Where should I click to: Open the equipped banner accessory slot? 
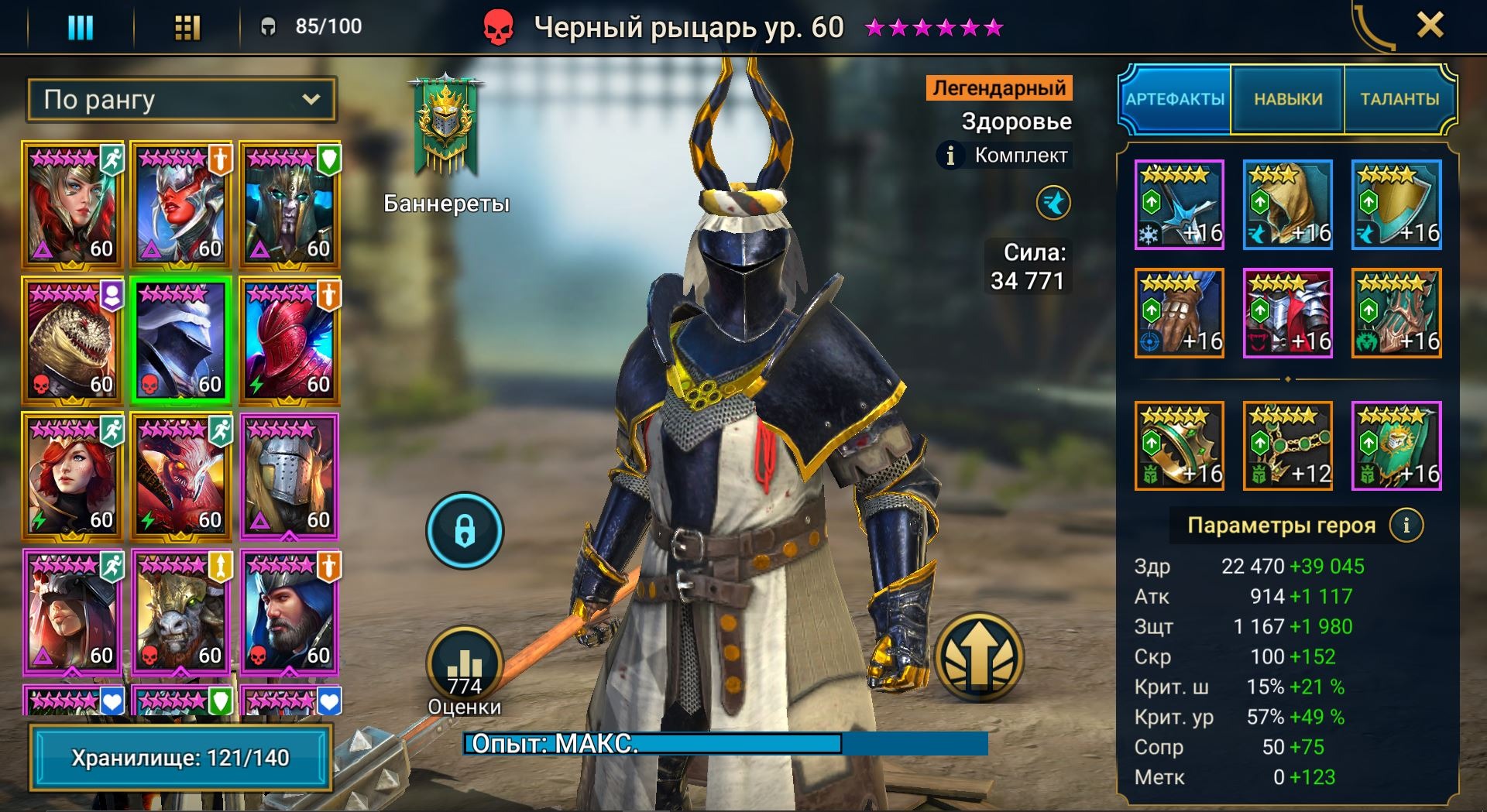(x=1396, y=446)
